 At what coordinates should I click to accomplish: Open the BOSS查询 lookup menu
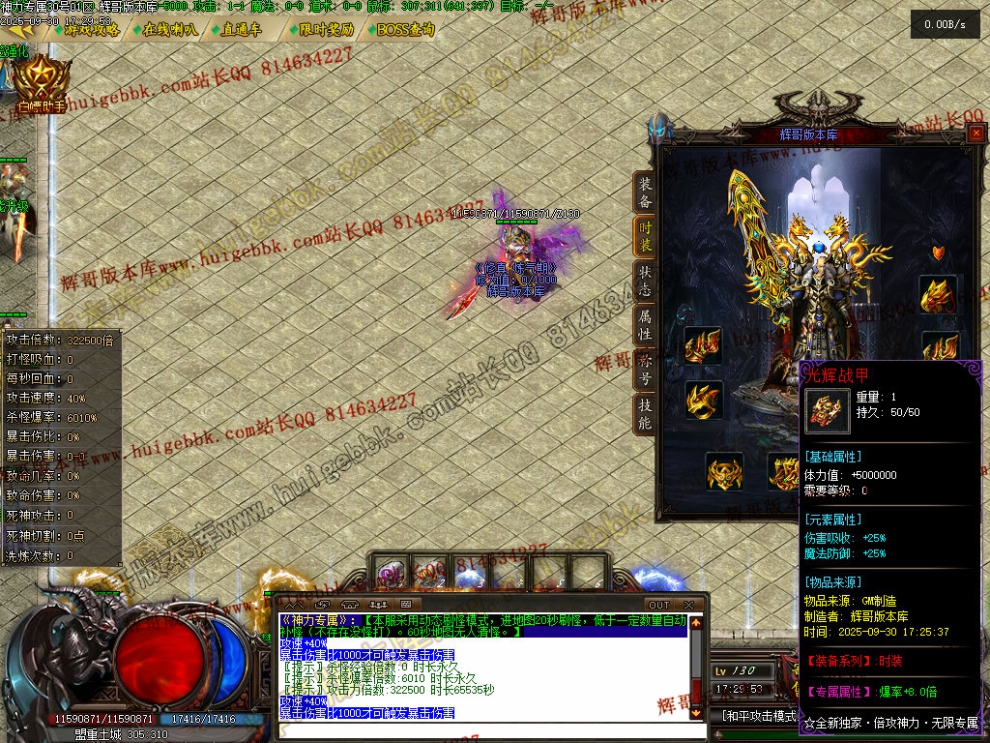point(405,30)
